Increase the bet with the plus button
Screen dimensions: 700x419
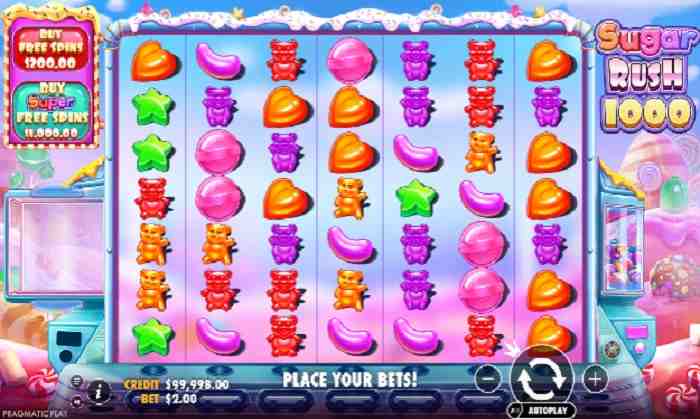[595, 379]
